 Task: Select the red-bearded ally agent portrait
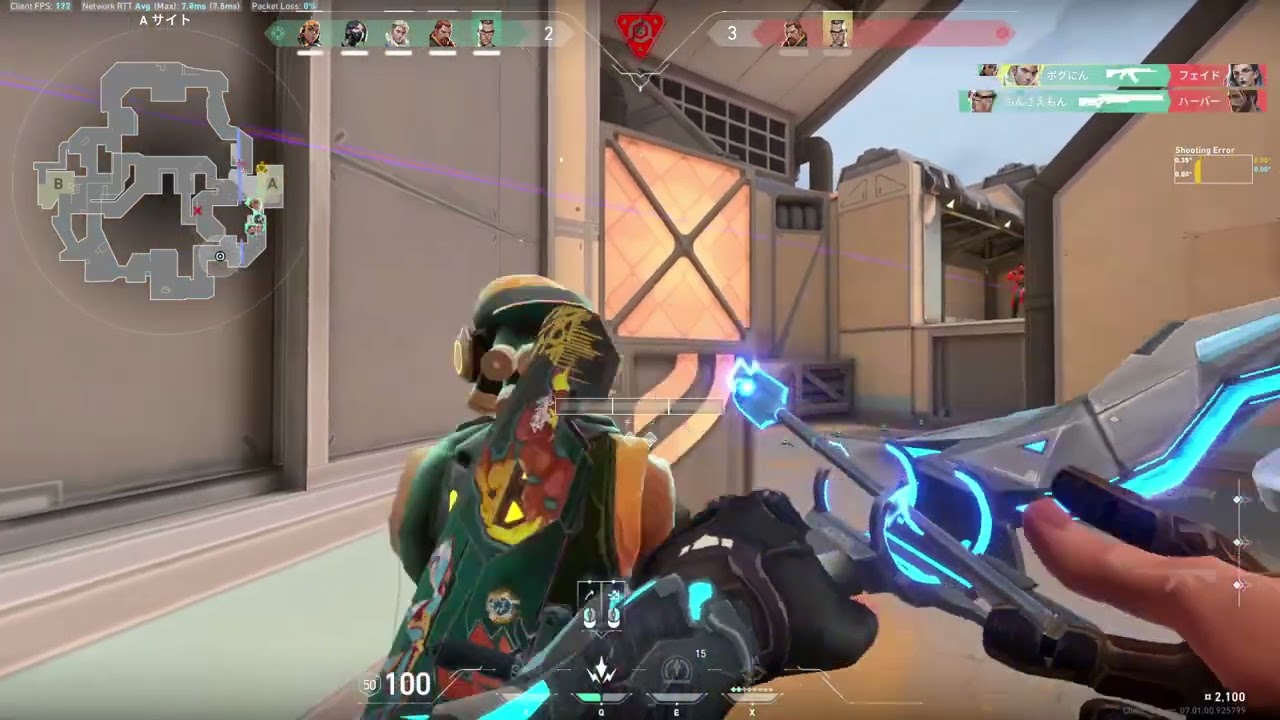(442, 34)
